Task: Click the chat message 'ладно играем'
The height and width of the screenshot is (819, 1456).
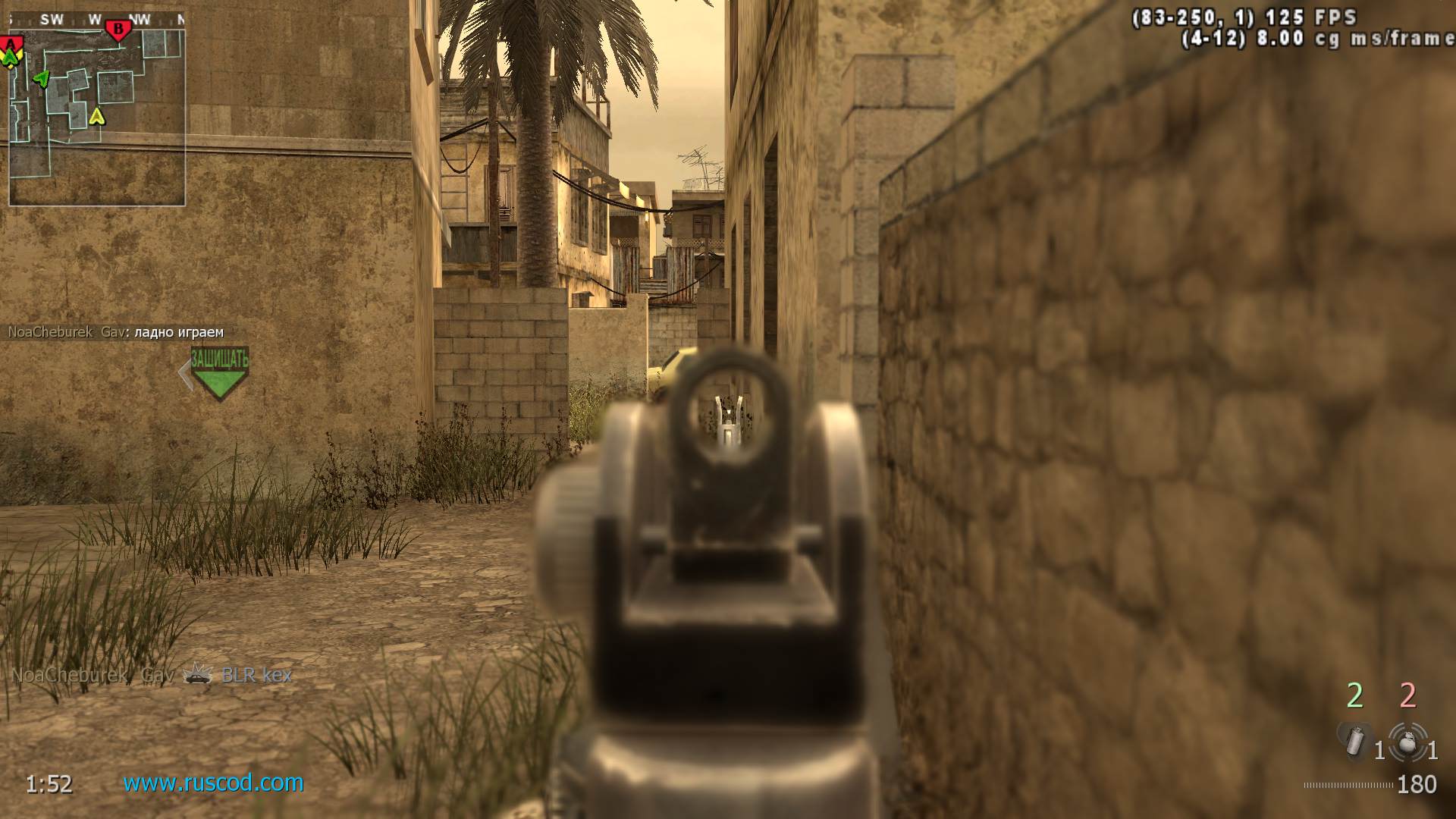Action: coord(179,332)
